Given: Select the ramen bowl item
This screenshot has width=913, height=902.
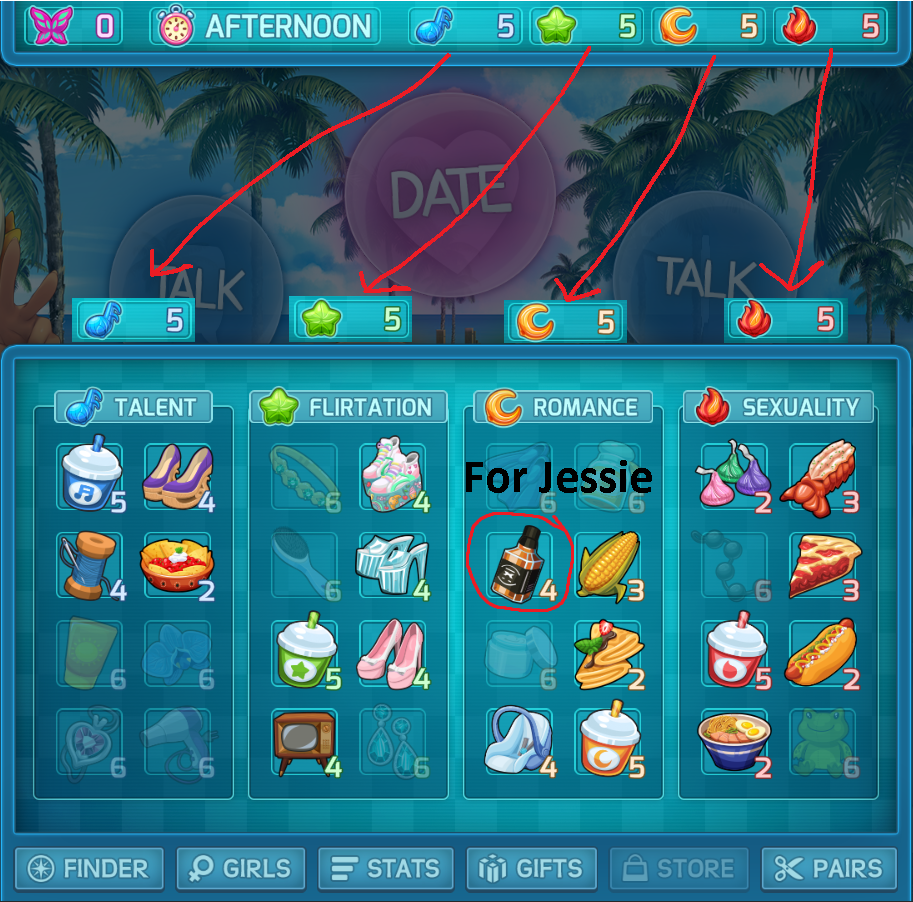Looking at the screenshot, I should pyautogui.click(x=734, y=742).
